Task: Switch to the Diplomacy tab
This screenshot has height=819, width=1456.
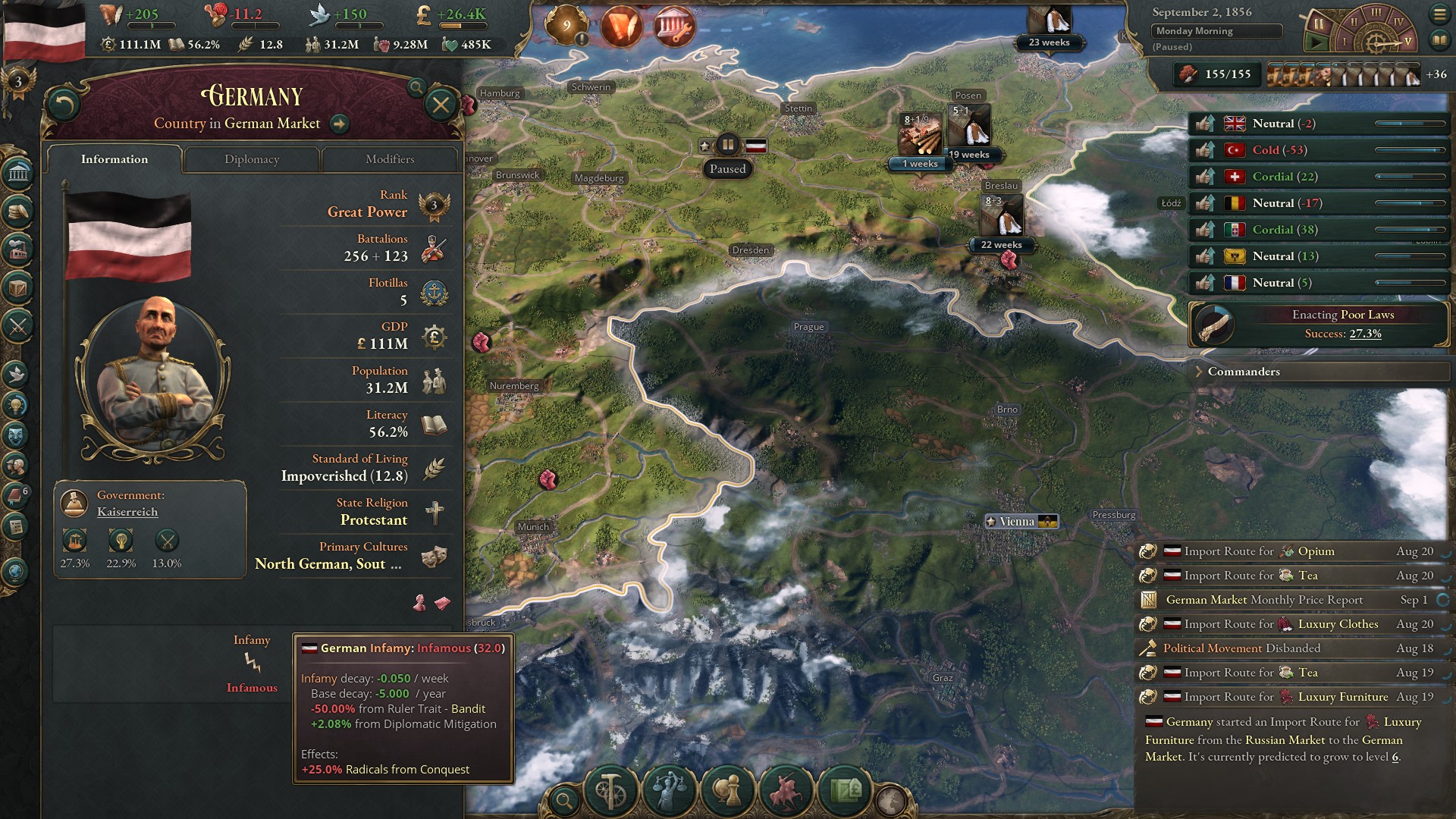Action: coord(252,159)
